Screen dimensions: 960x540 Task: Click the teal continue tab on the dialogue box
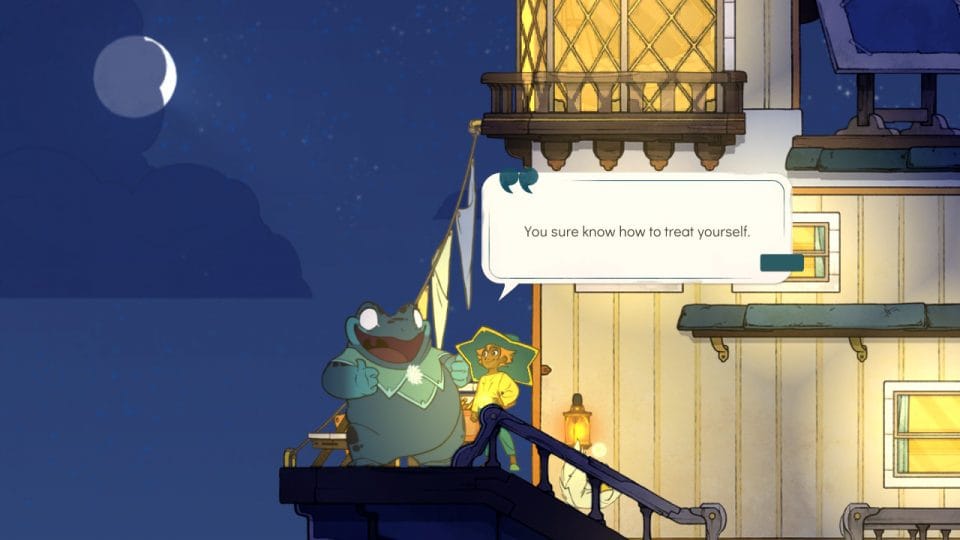click(781, 263)
